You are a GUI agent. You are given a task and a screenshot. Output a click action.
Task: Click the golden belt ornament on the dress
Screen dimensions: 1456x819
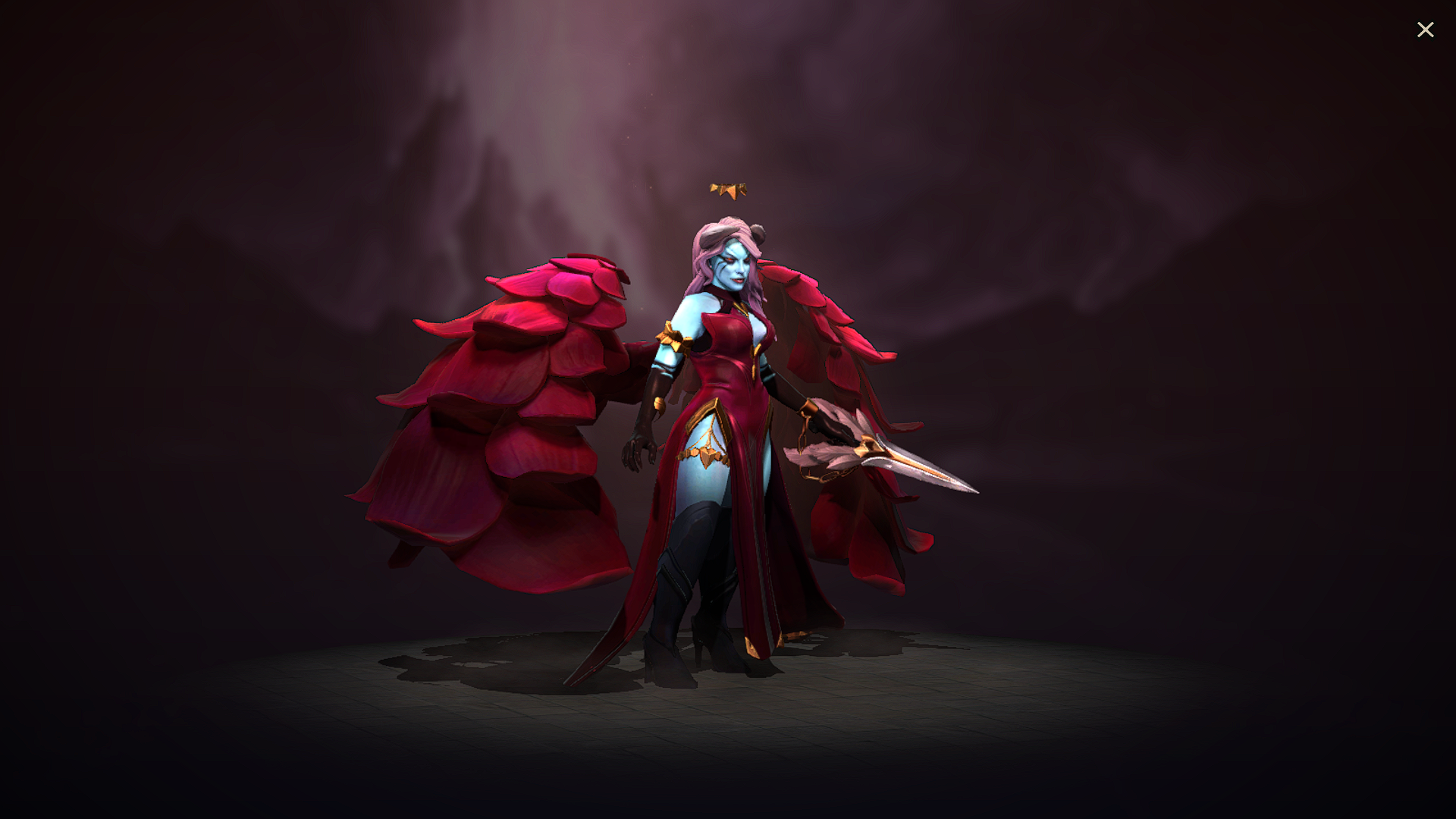[x=705, y=455]
